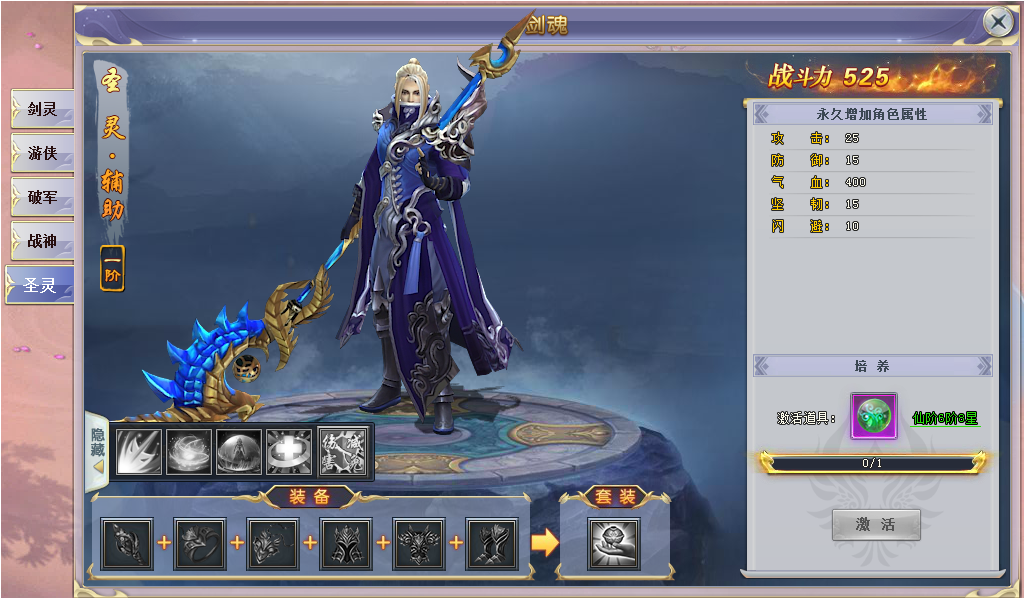1025x599 pixels.
Task: Click the 激活 activate button
Action: [875, 524]
